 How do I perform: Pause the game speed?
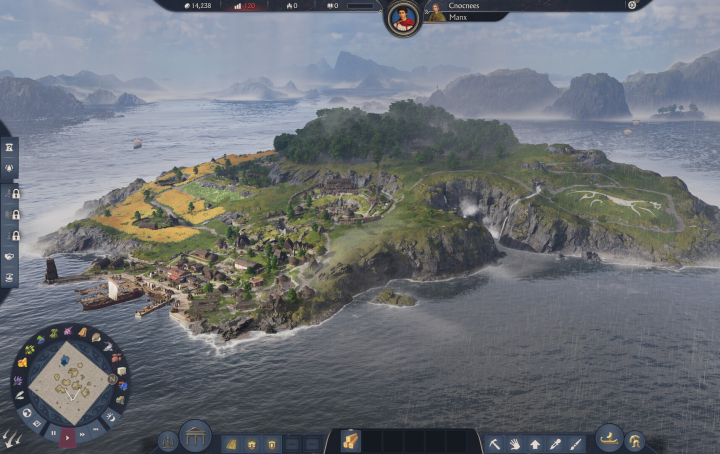pyautogui.click(x=53, y=432)
